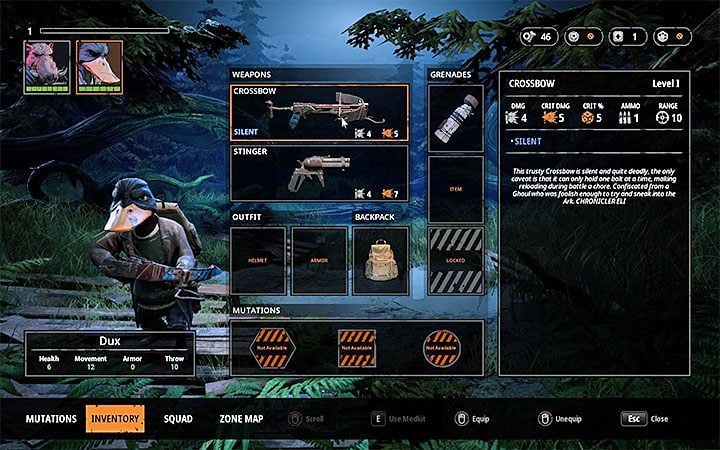
Task: Click the empty Armor outfit slot
Action: [320, 260]
